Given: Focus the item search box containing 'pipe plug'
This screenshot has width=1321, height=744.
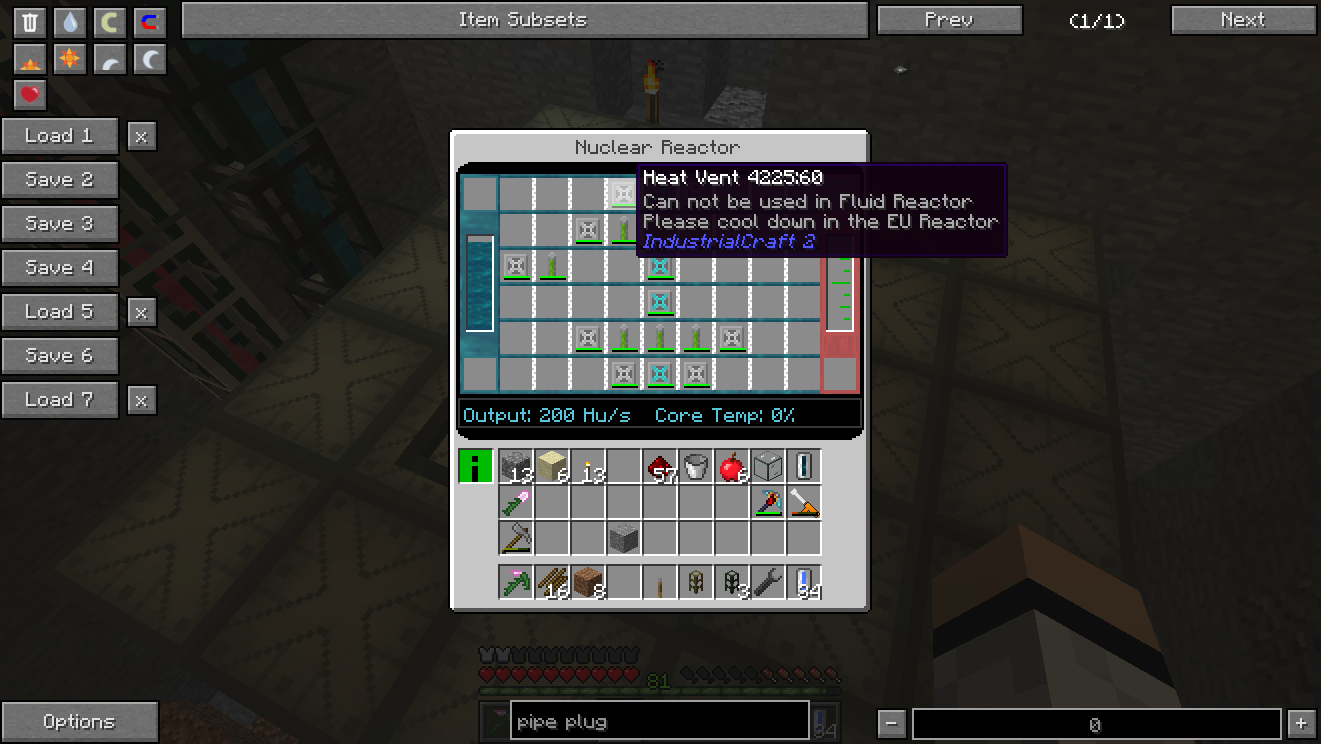Looking at the screenshot, I should (x=659, y=722).
